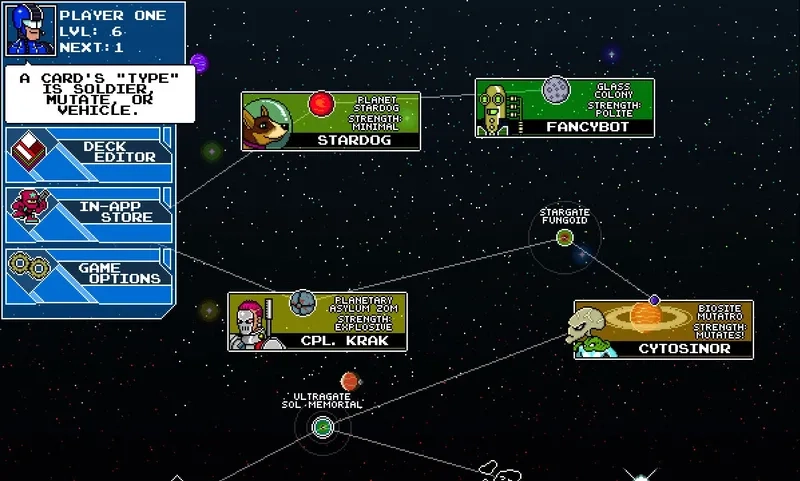This screenshot has width=800, height=481.
Task: Select the Stardog opponent card
Action: click(330, 121)
